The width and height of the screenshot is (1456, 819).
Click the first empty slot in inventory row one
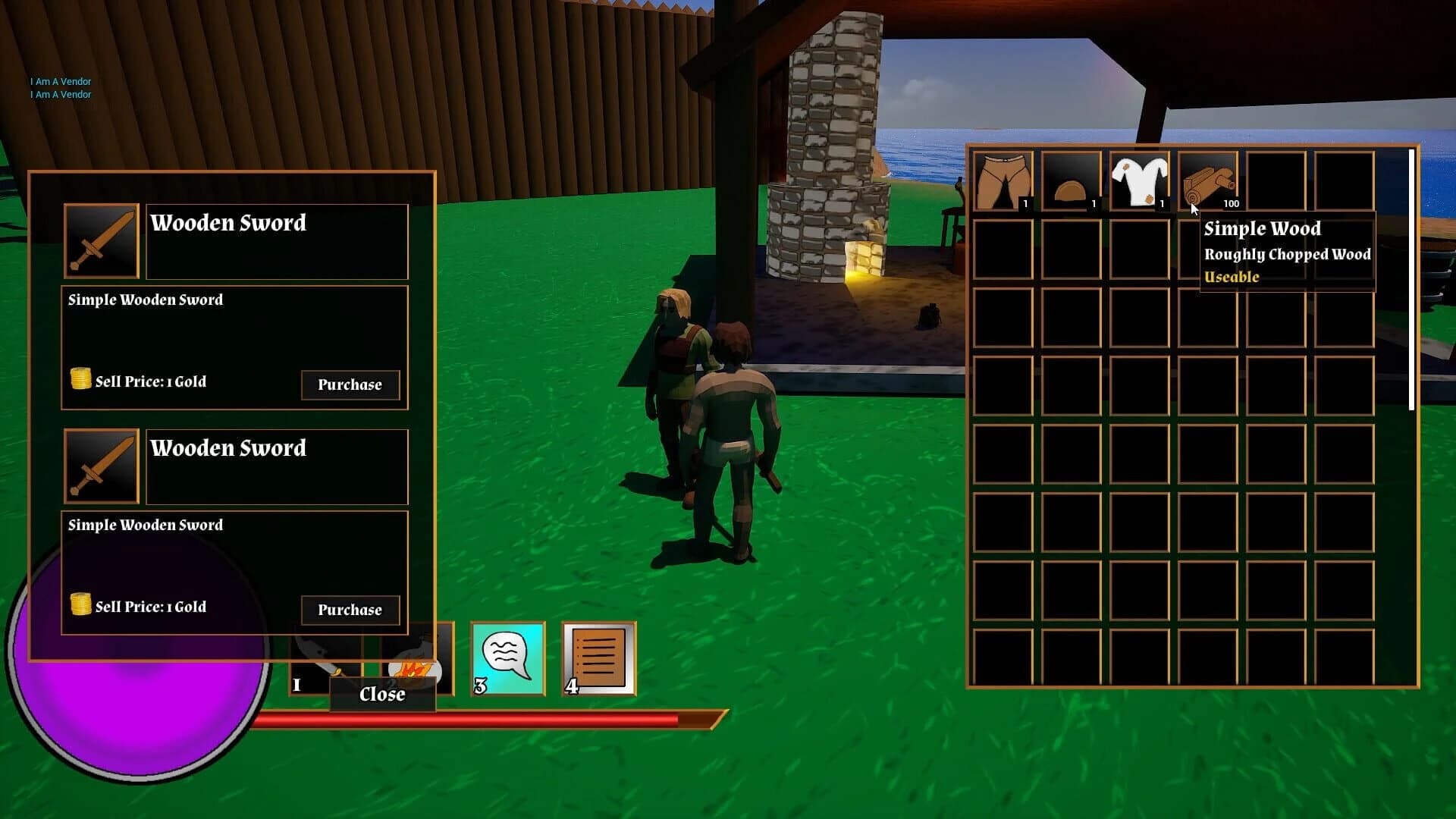click(1278, 180)
